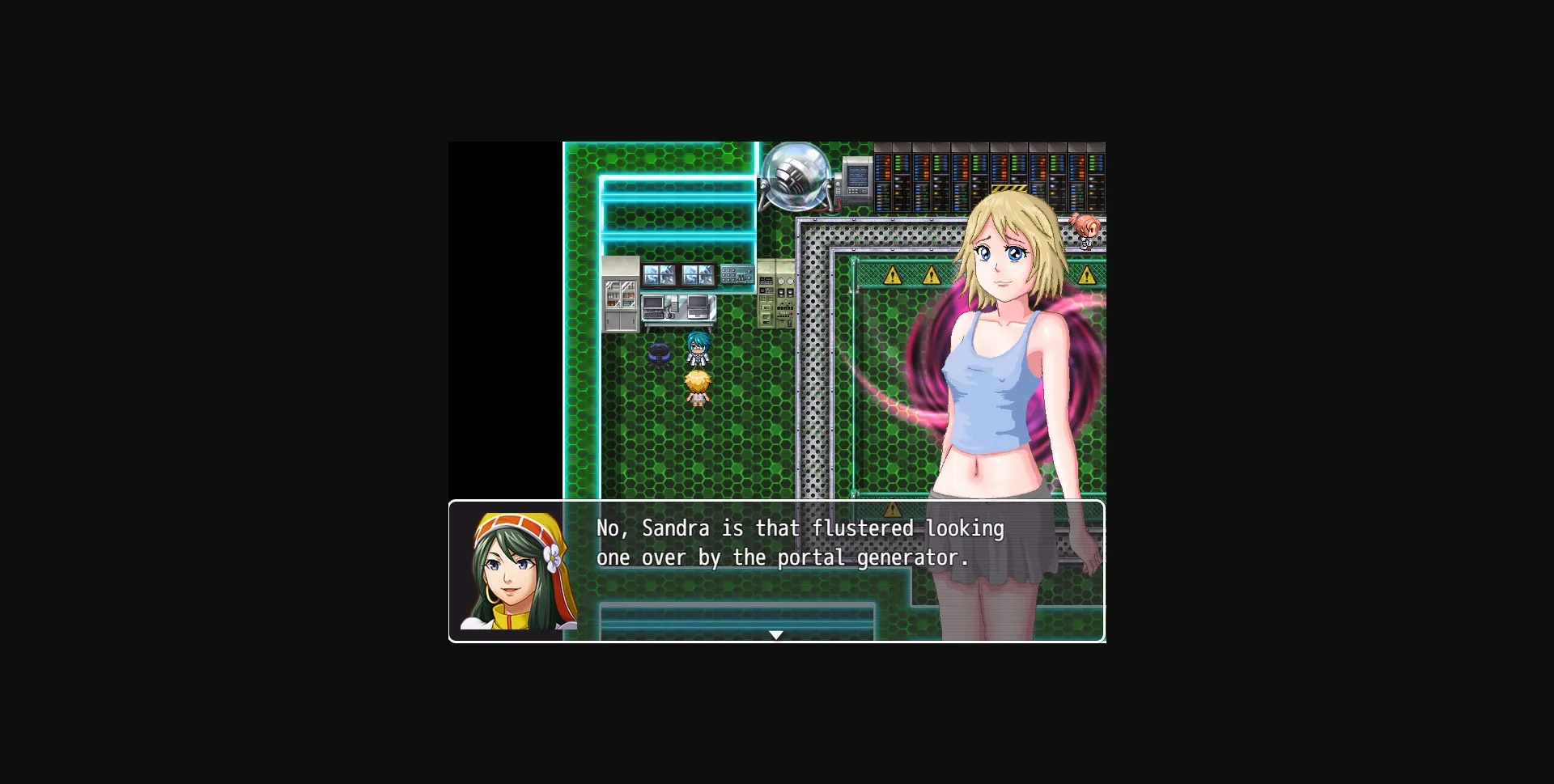Select the yellow warning triangle sign on the fence
1554x784 pixels.
pos(893,275)
